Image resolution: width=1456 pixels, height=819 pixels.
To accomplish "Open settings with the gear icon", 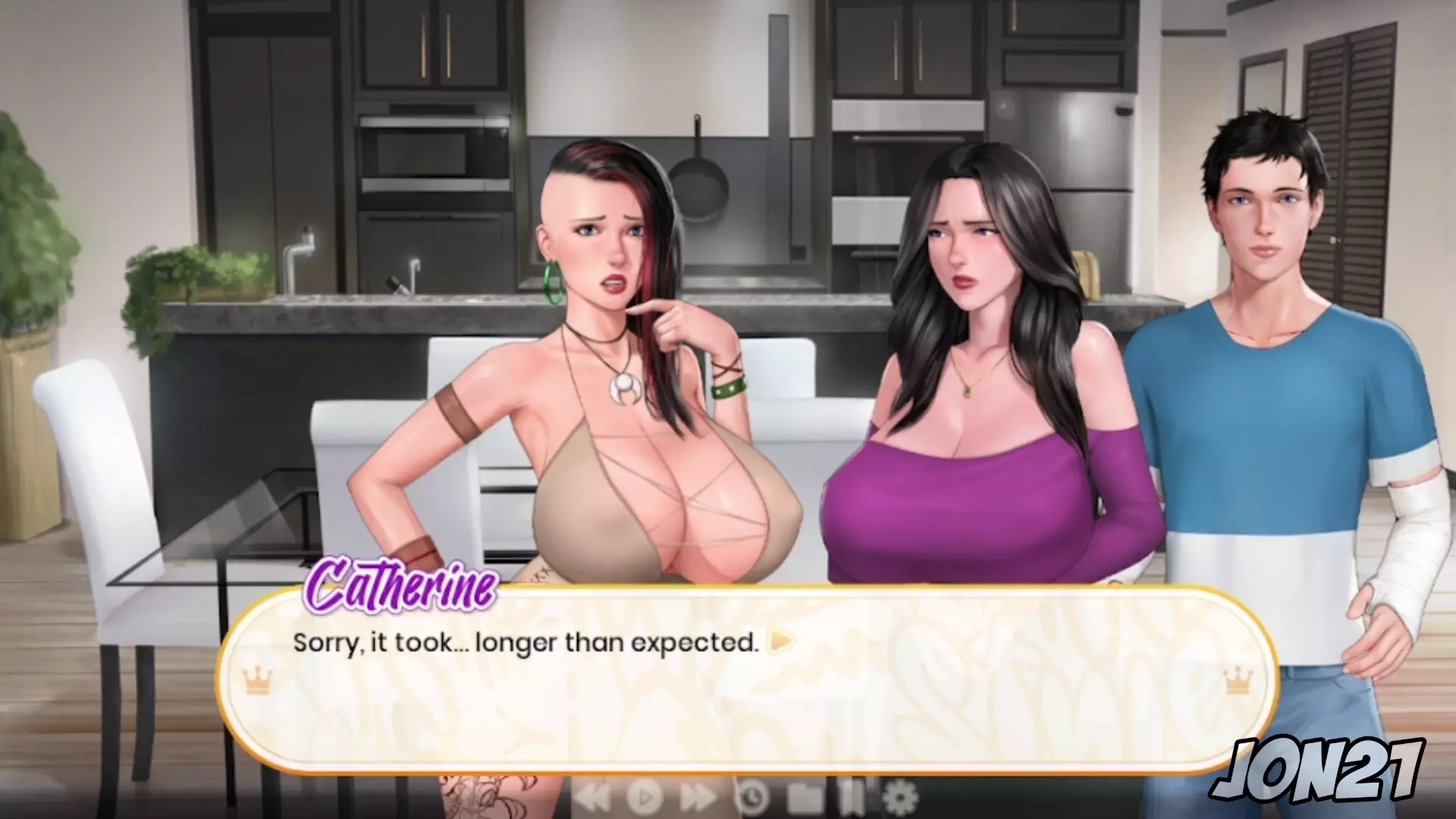I will pos(900,797).
